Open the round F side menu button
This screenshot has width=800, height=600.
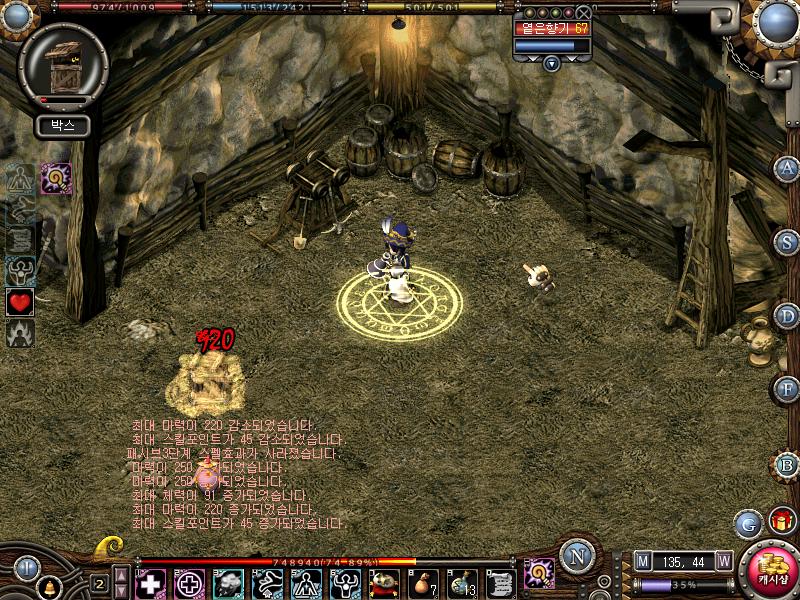[787, 389]
